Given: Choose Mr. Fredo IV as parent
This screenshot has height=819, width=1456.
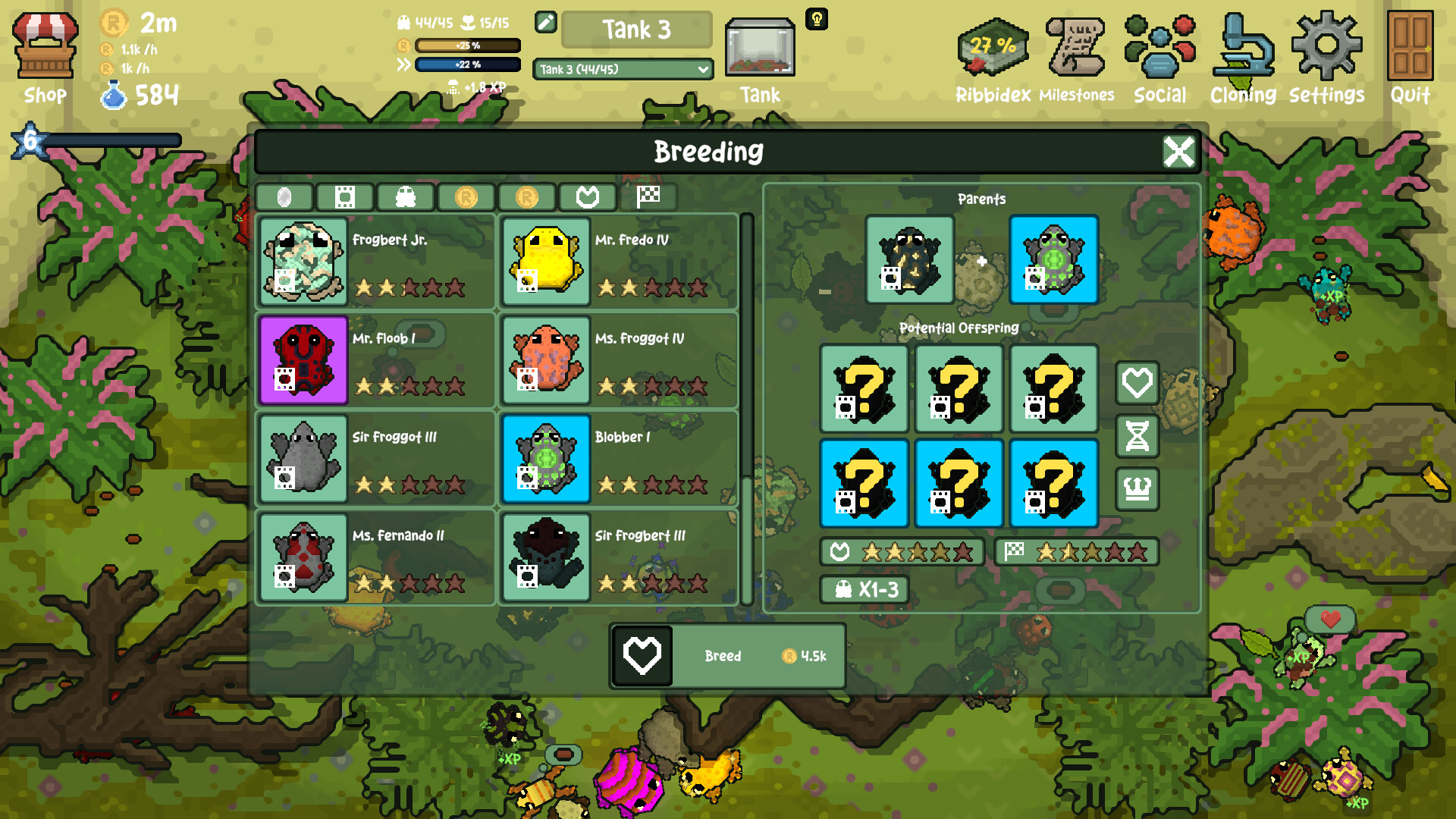Looking at the screenshot, I should pyautogui.click(x=619, y=262).
